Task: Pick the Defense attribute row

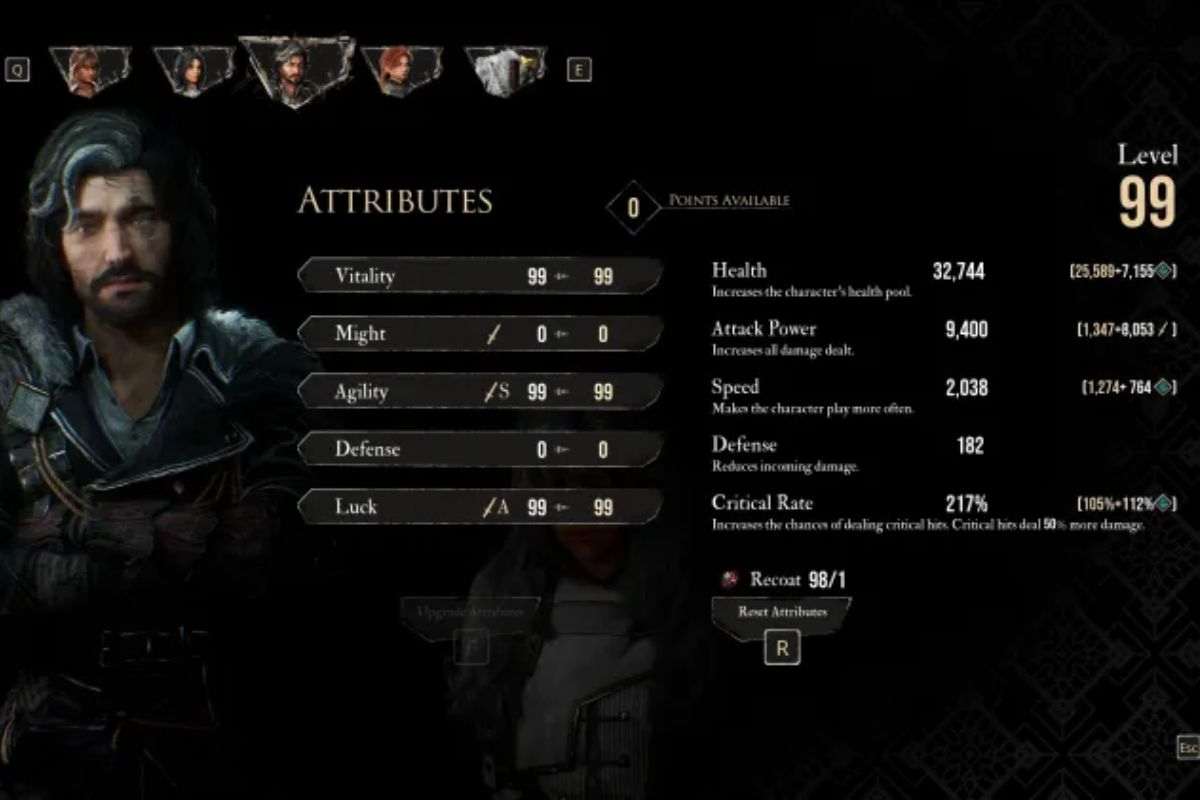Action: [x=480, y=450]
